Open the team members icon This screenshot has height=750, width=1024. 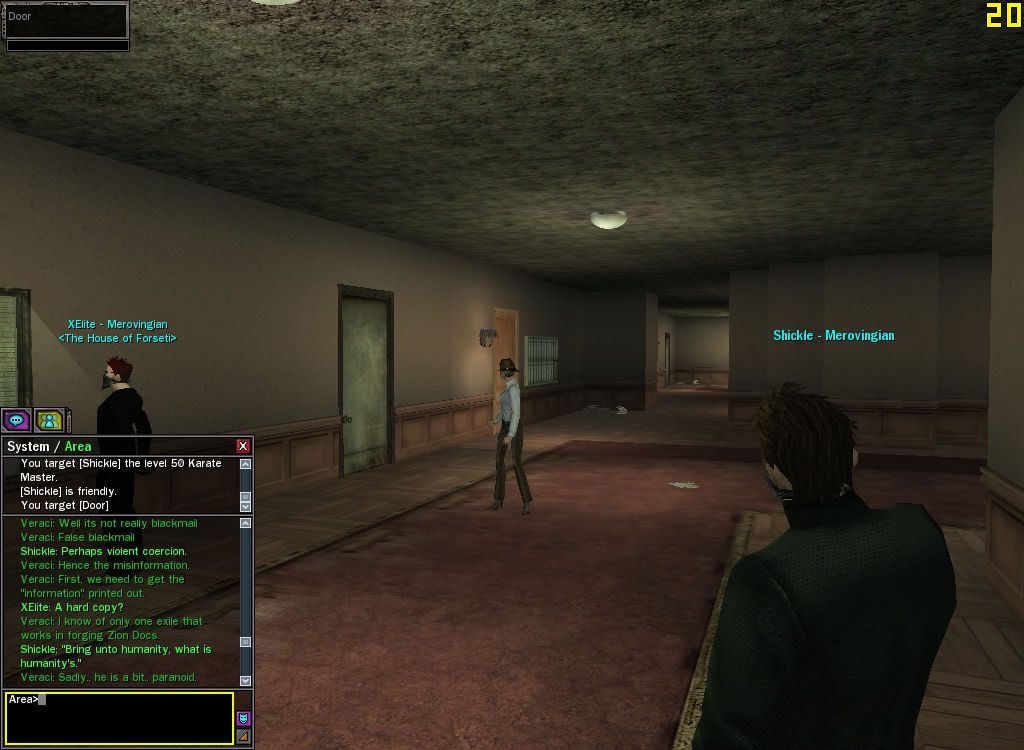[49, 420]
